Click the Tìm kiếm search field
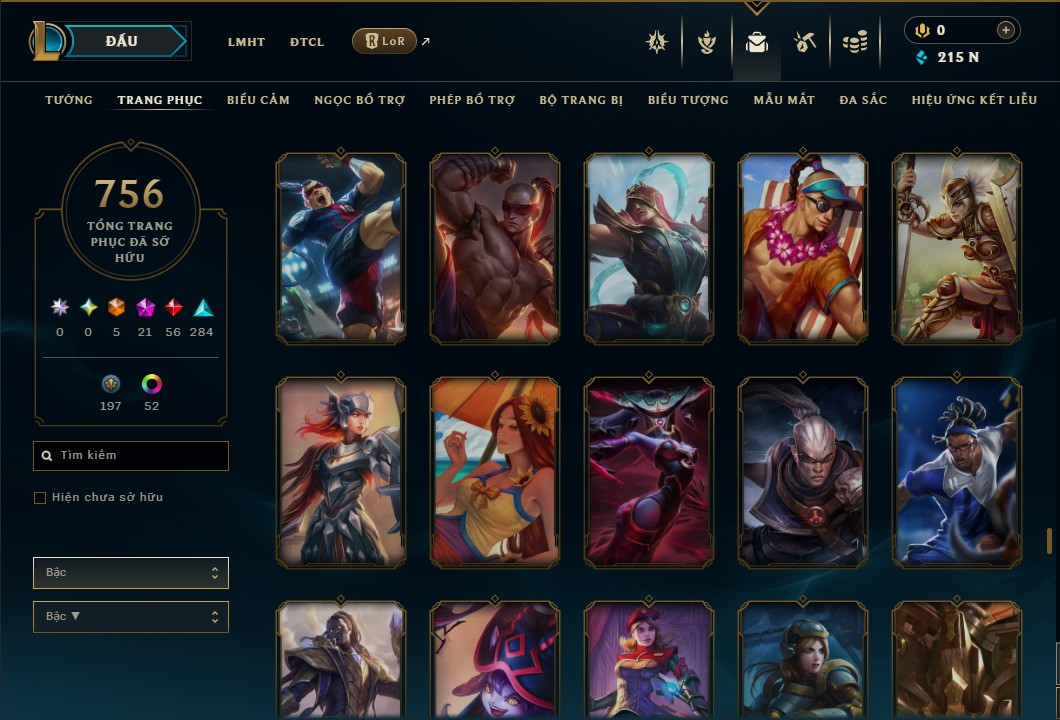 click(131, 456)
